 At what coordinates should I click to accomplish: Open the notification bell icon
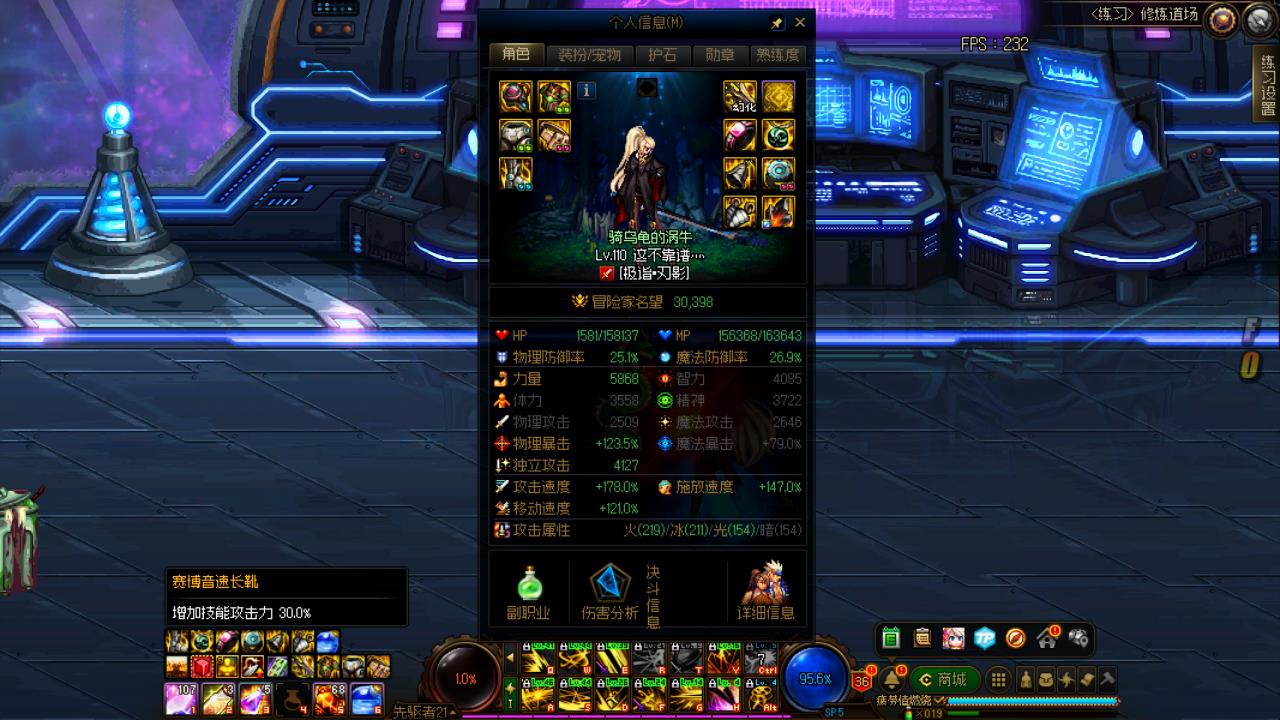tap(892, 680)
